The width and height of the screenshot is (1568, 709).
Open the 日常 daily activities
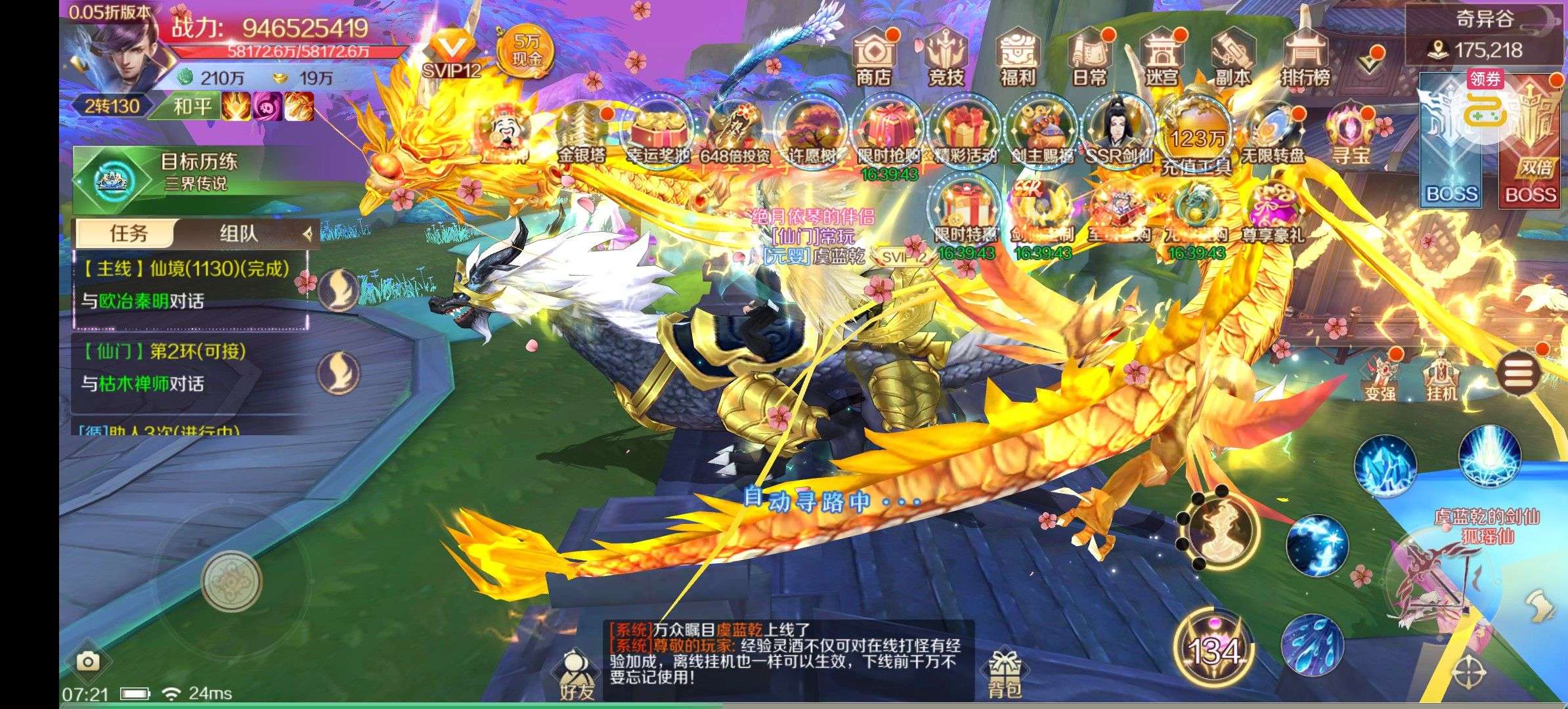pos(1089,58)
